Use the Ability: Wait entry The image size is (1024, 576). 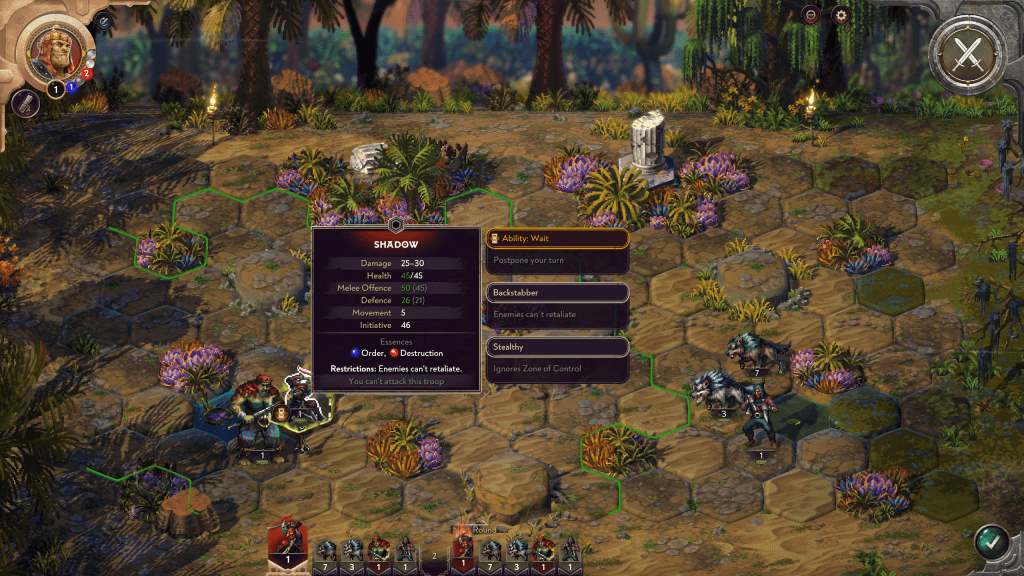(557, 239)
